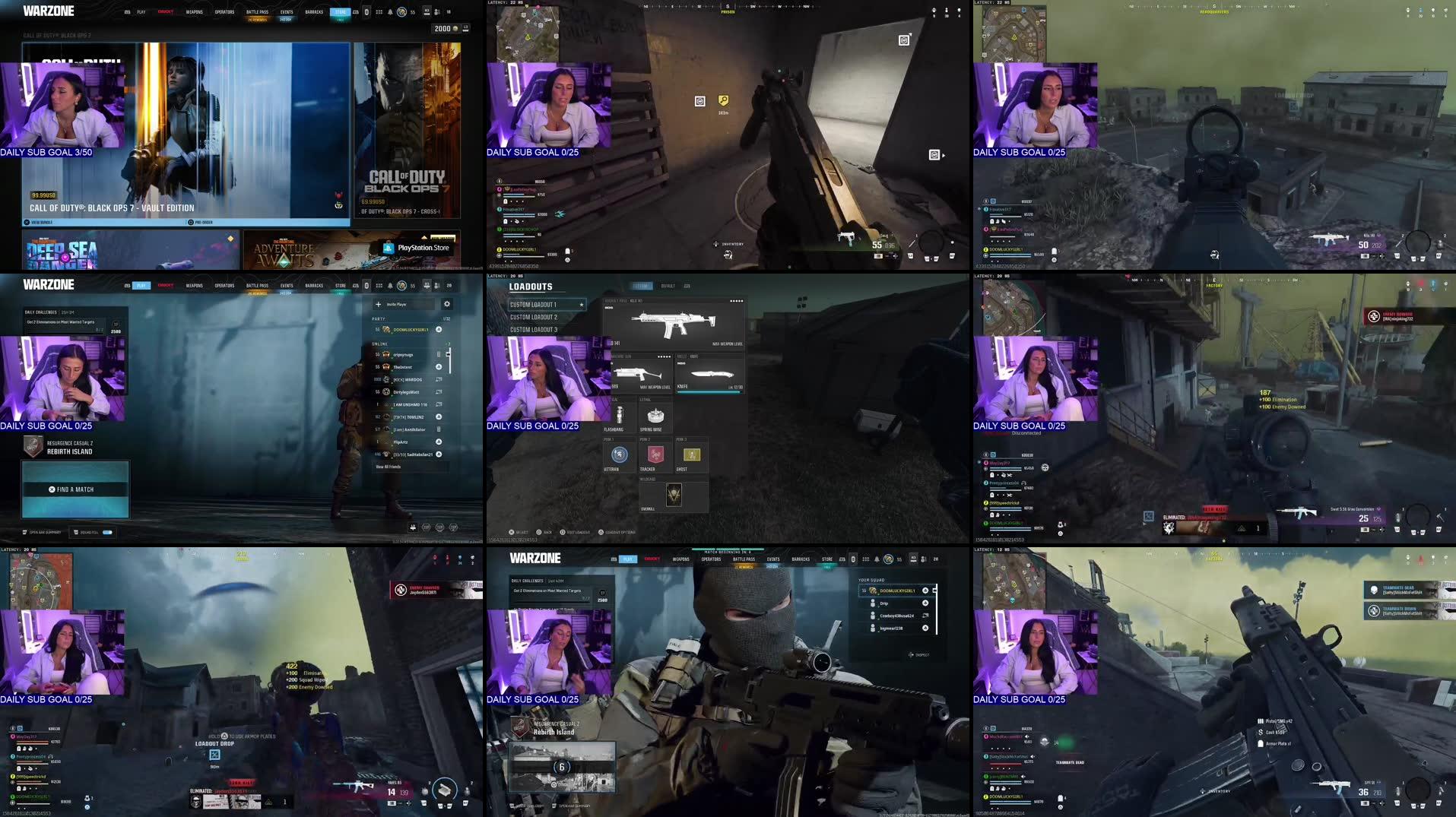Select Custom Loadout 2 from the loadout list

534,318
